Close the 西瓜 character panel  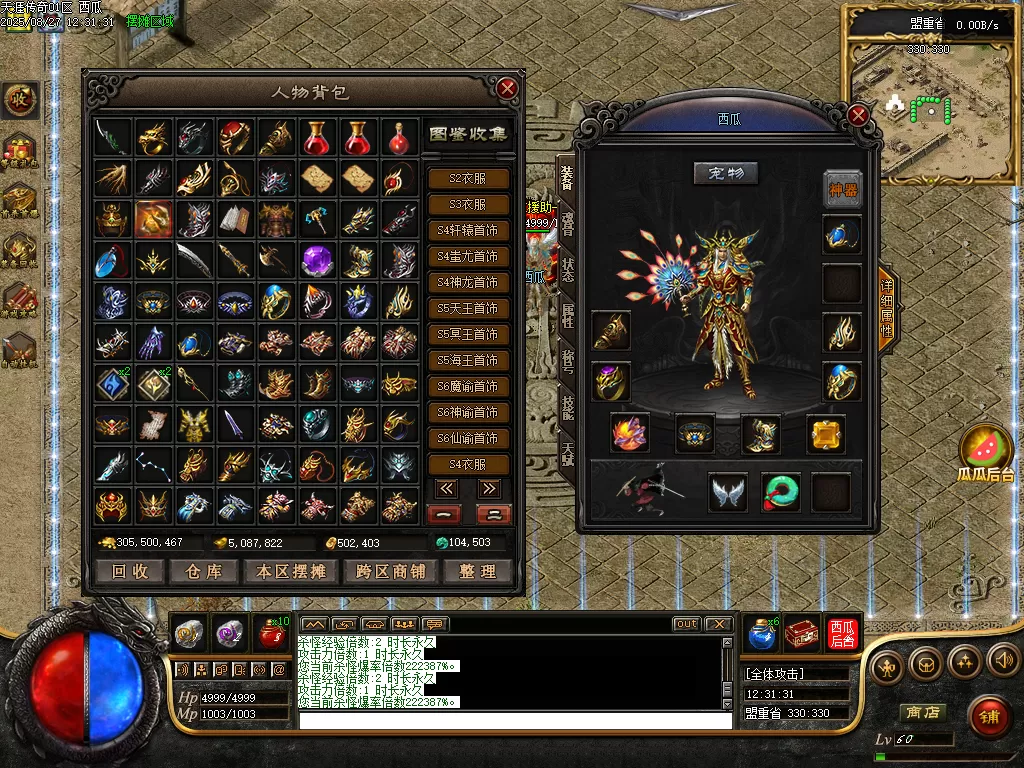pyautogui.click(x=858, y=116)
